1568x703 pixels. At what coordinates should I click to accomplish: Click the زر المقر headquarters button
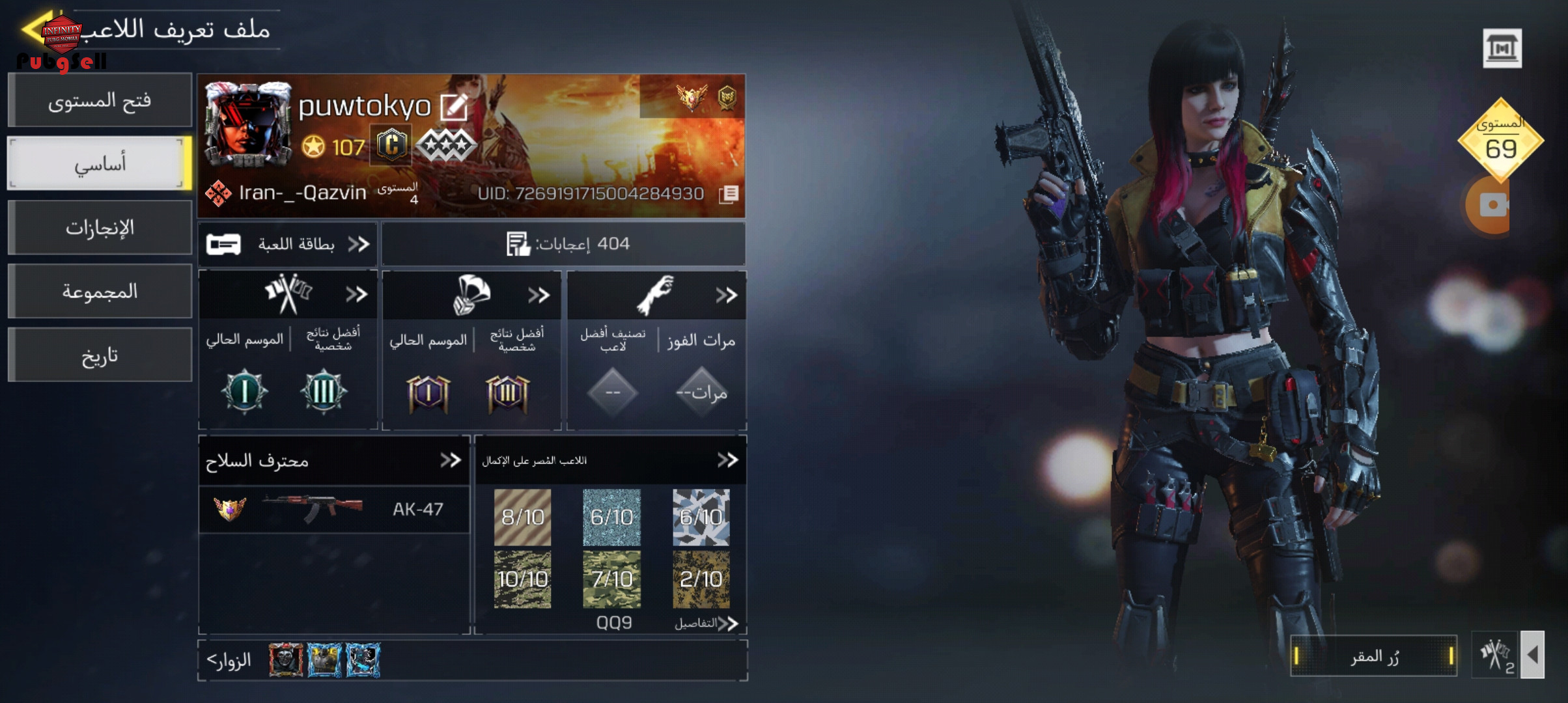(1373, 656)
